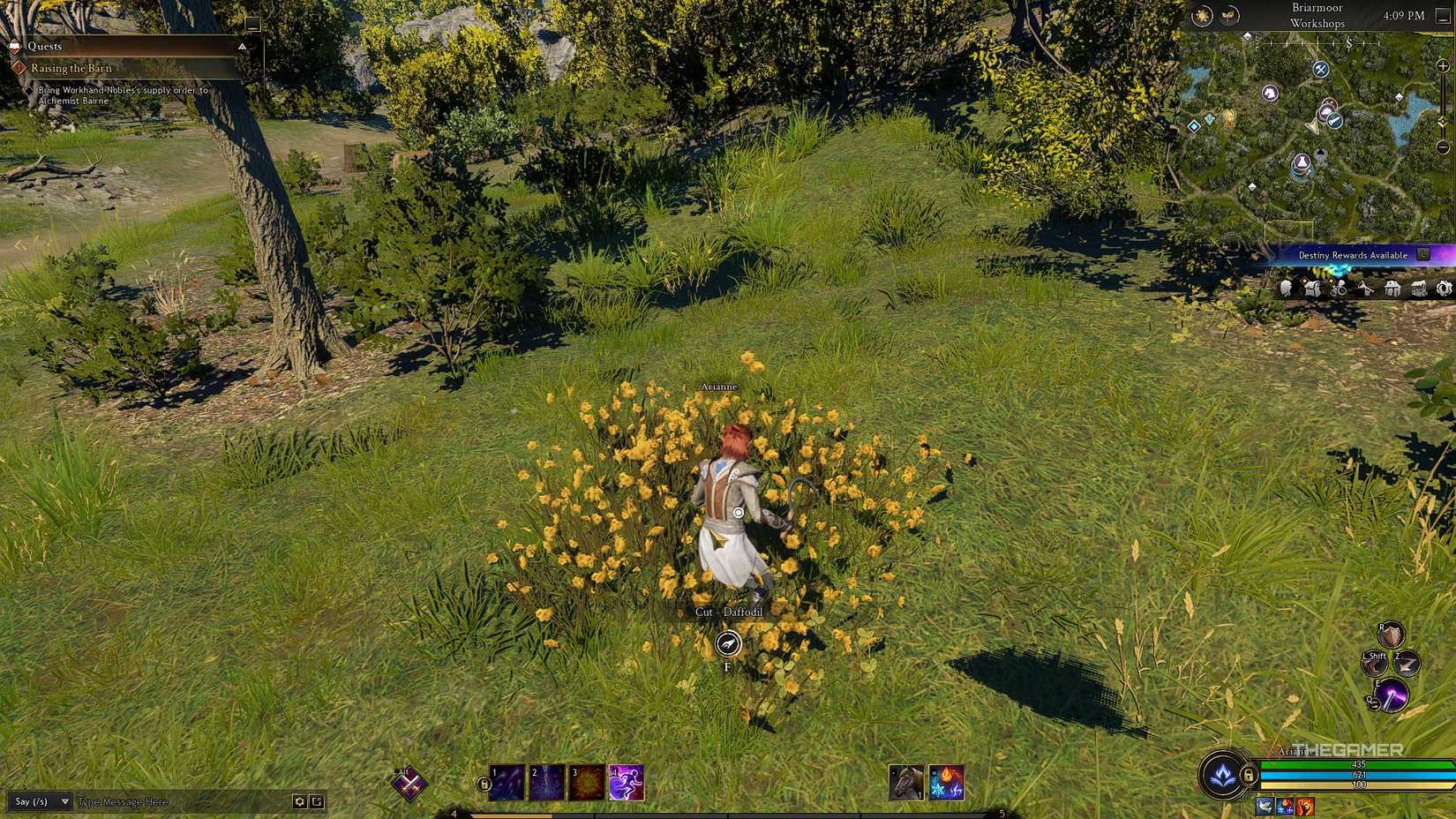Open the Destiny Rewards Available banner
The image size is (1456, 819).
coord(1354,255)
